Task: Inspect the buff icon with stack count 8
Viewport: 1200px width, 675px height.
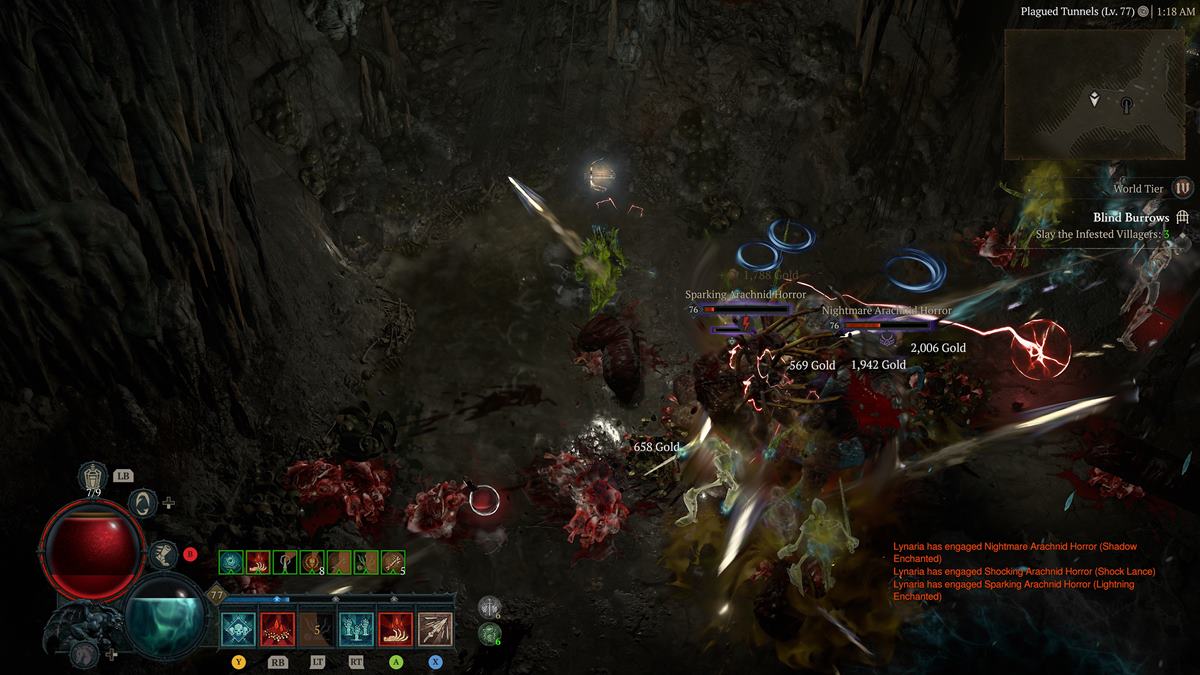Action: pyautogui.click(x=312, y=563)
